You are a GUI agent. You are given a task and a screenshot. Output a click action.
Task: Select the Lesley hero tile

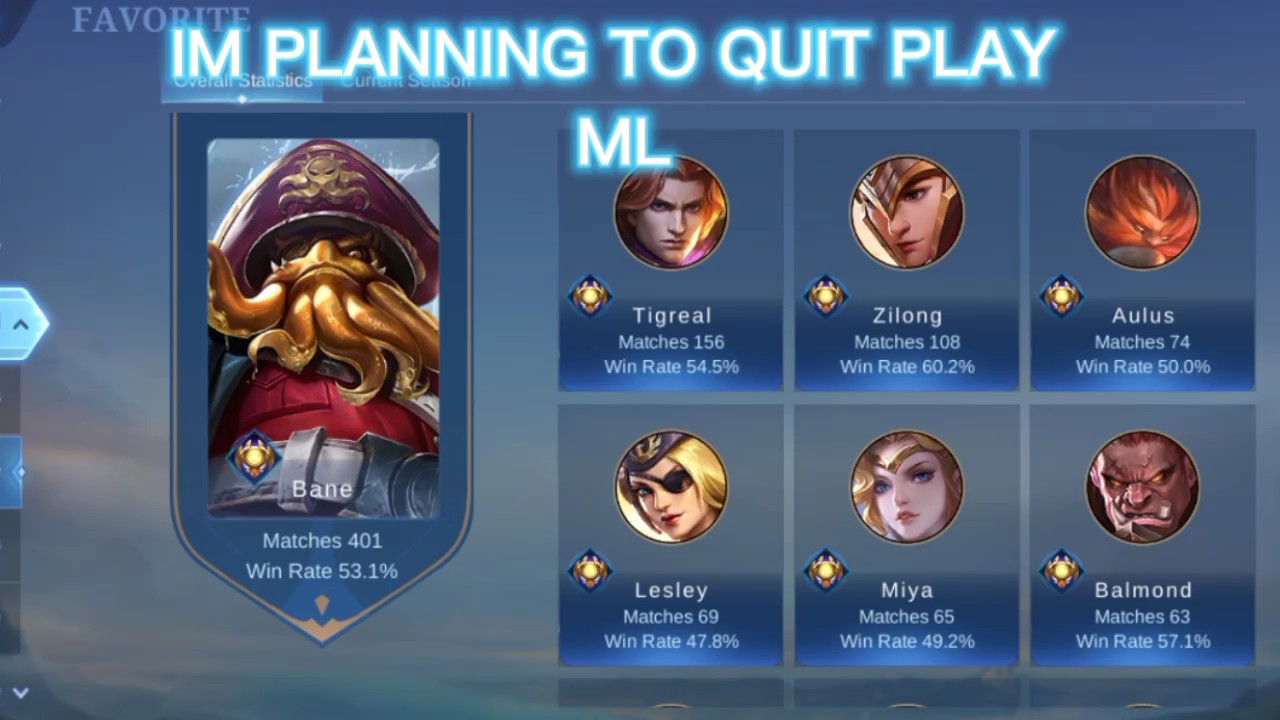tap(671, 535)
